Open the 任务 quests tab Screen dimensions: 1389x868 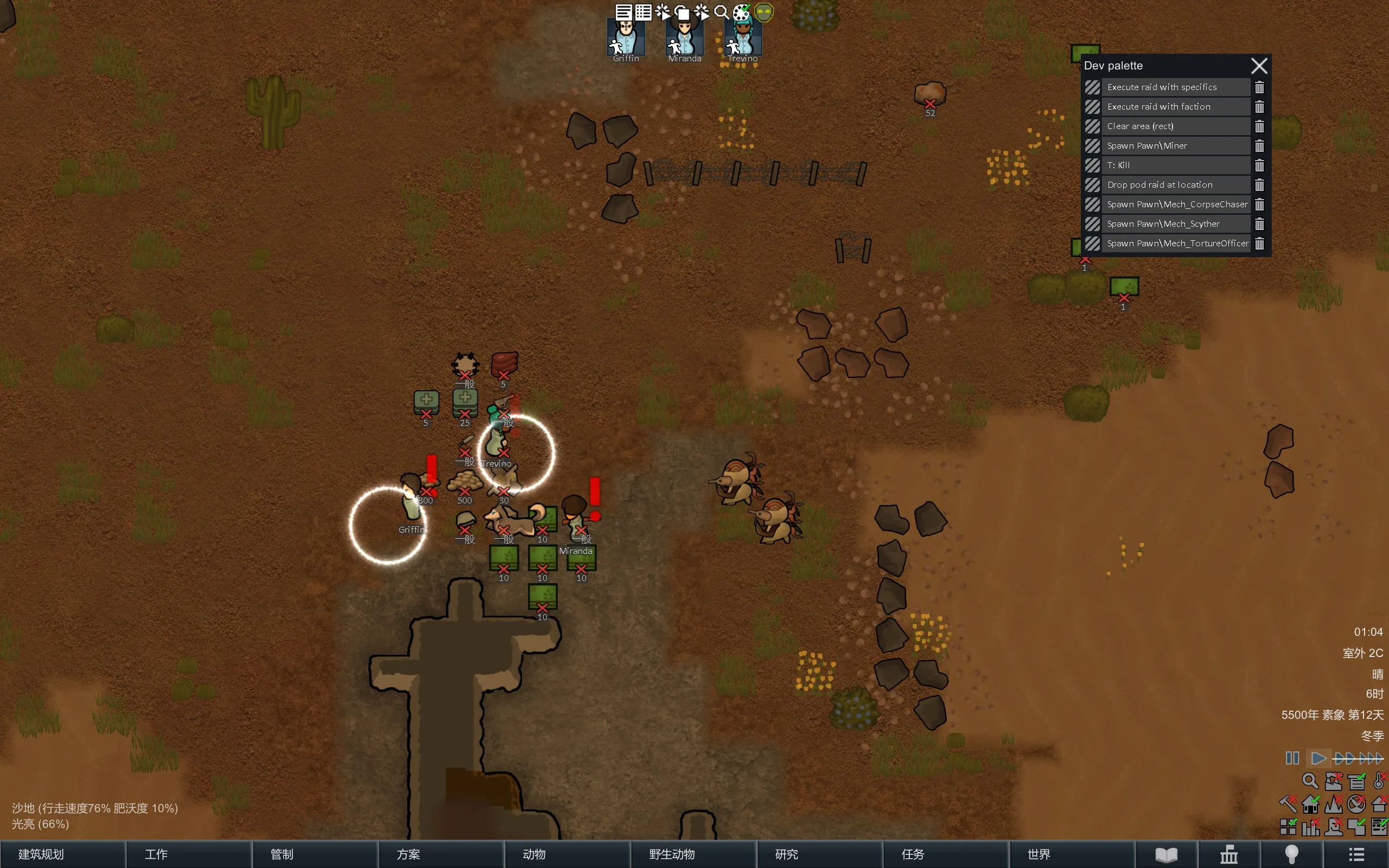(945, 854)
